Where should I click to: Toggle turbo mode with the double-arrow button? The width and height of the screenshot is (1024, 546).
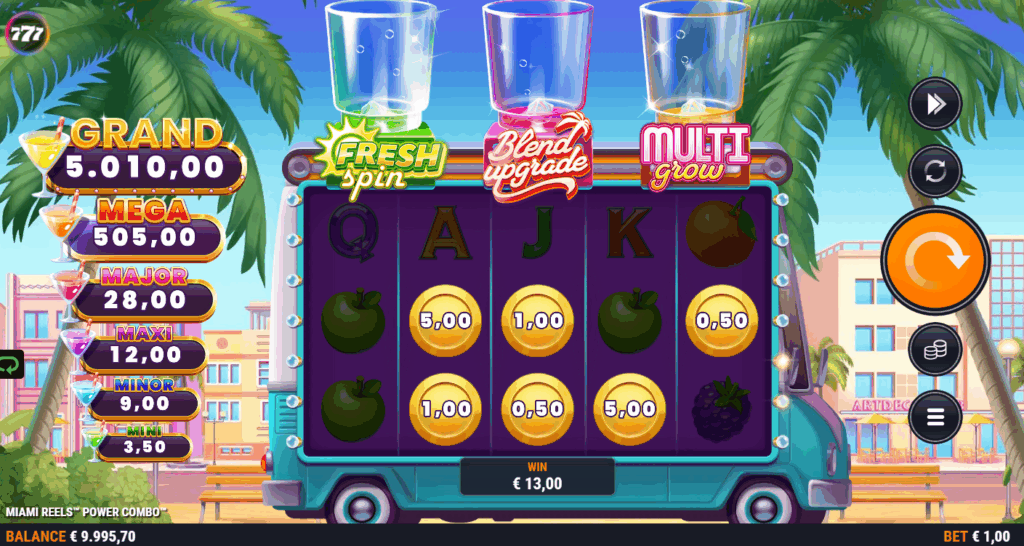tap(935, 104)
